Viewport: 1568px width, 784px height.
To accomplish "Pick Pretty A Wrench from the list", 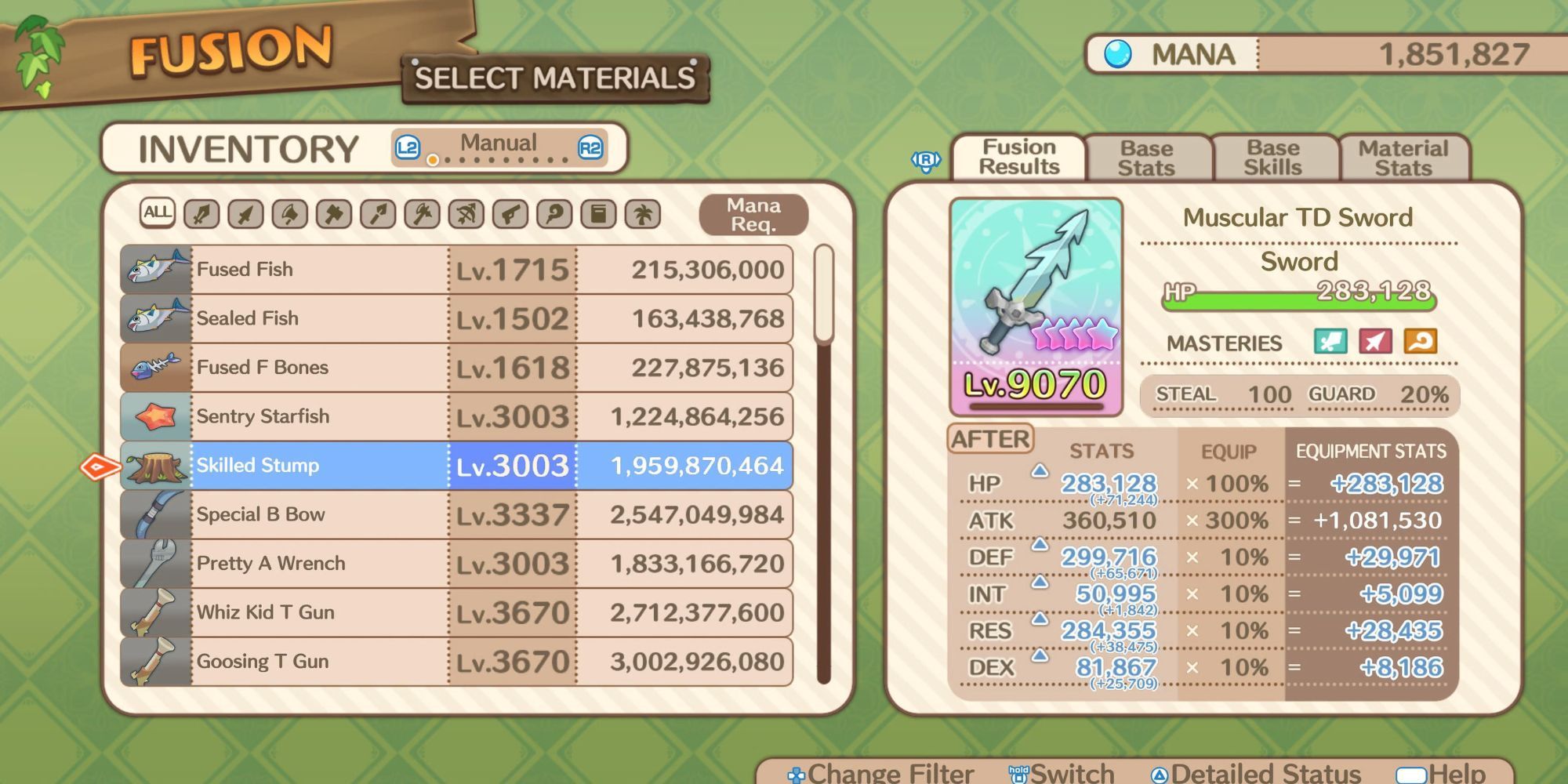I will 456,564.
